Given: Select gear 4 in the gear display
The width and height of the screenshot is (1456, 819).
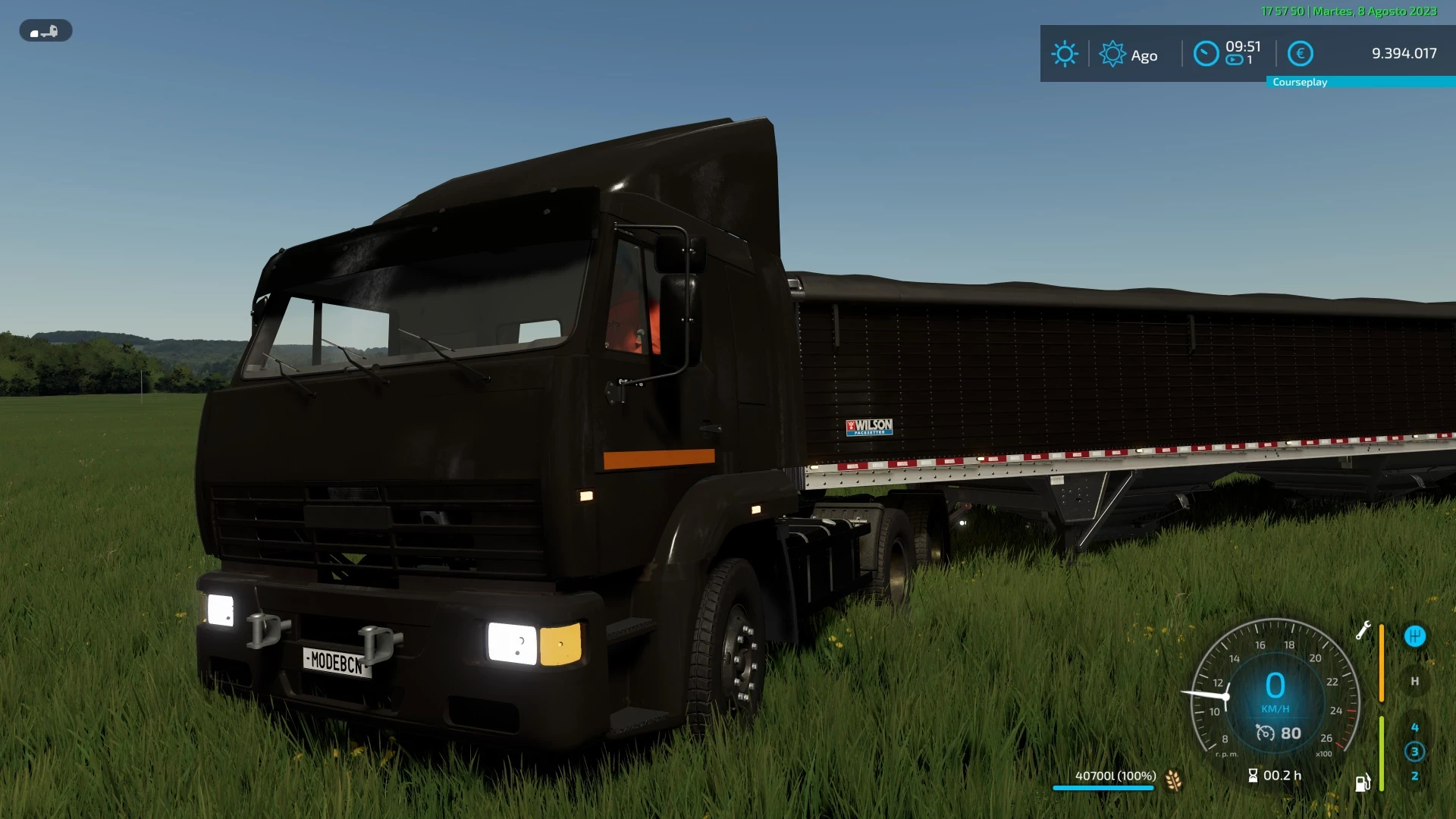Looking at the screenshot, I should (x=1415, y=727).
